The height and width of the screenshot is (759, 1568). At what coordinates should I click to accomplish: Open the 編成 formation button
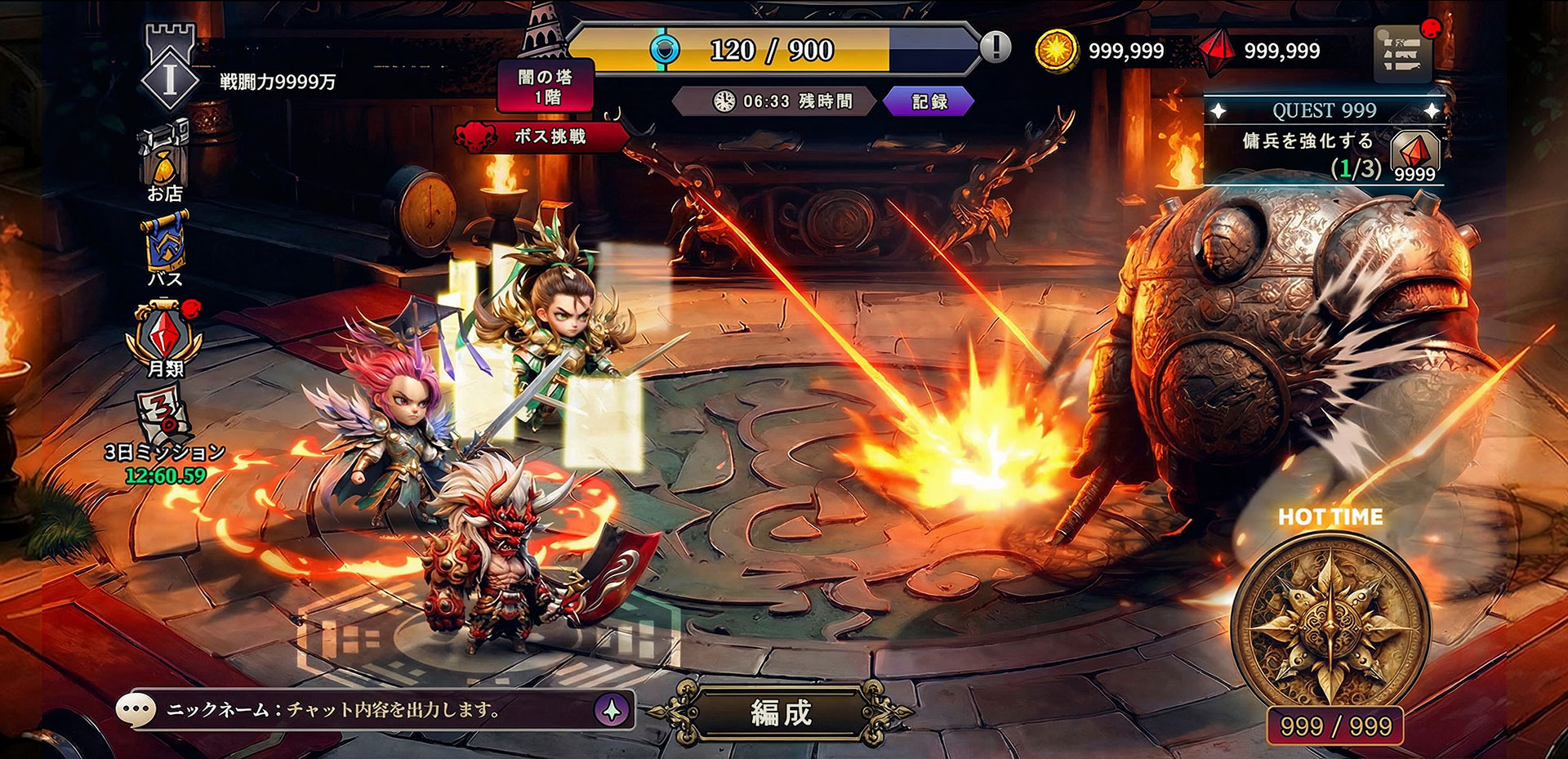point(782,712)
